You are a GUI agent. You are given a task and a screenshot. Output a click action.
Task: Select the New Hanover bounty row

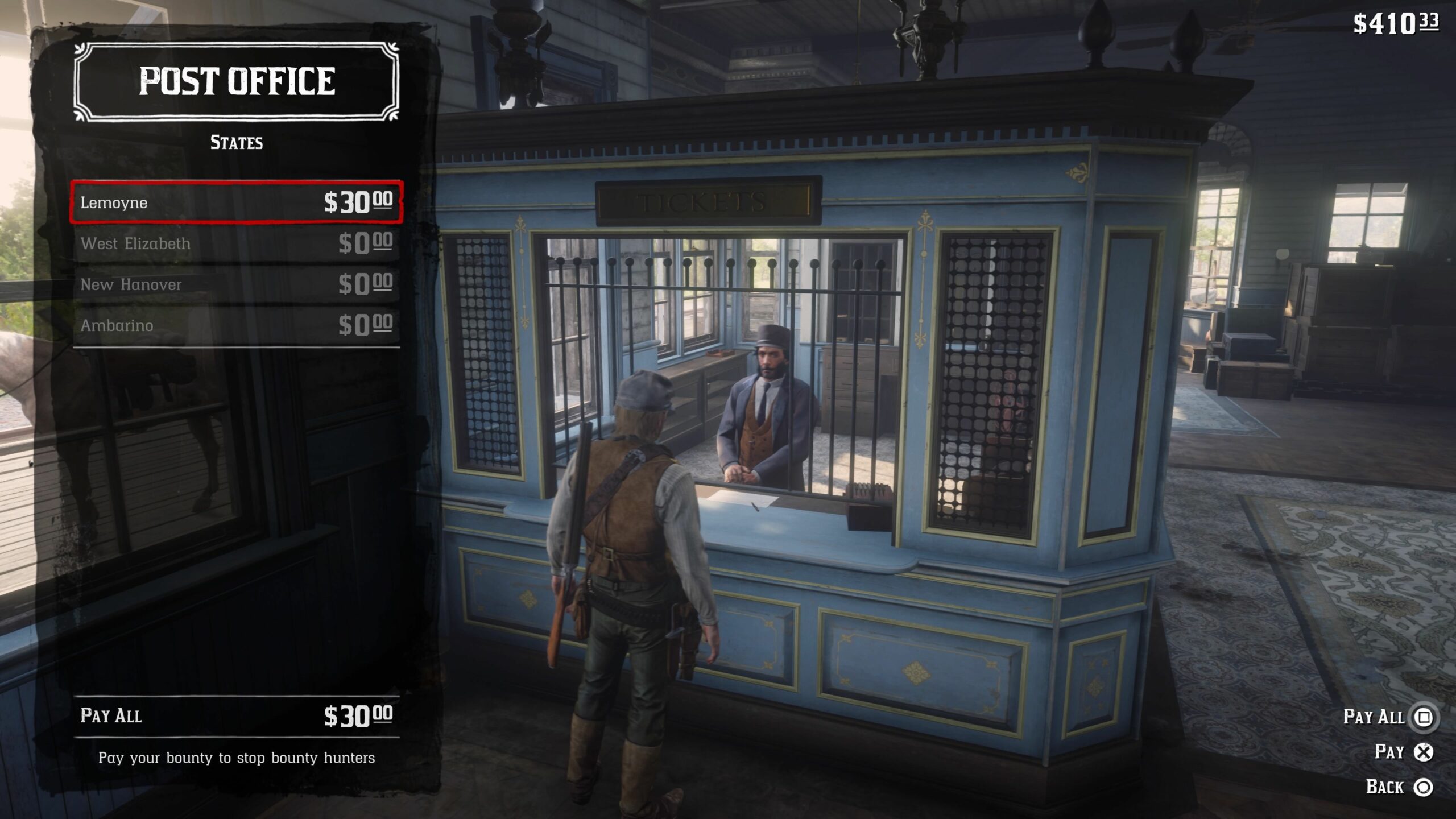point(236,284)
